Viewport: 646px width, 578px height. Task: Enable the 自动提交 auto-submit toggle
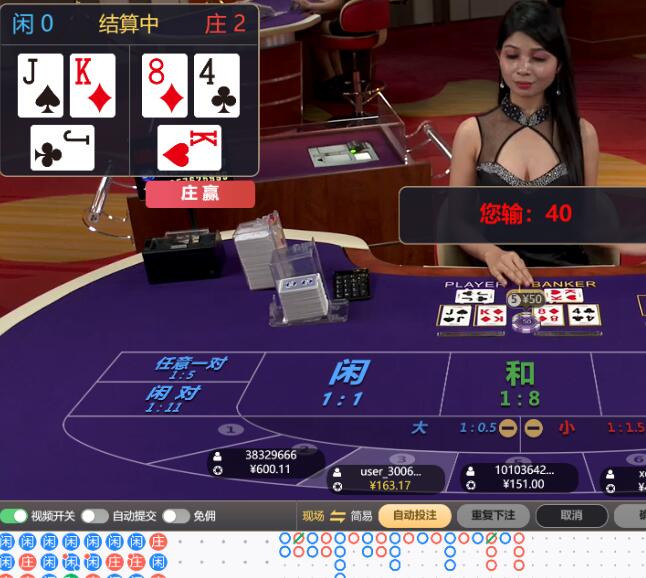[95, 516]
